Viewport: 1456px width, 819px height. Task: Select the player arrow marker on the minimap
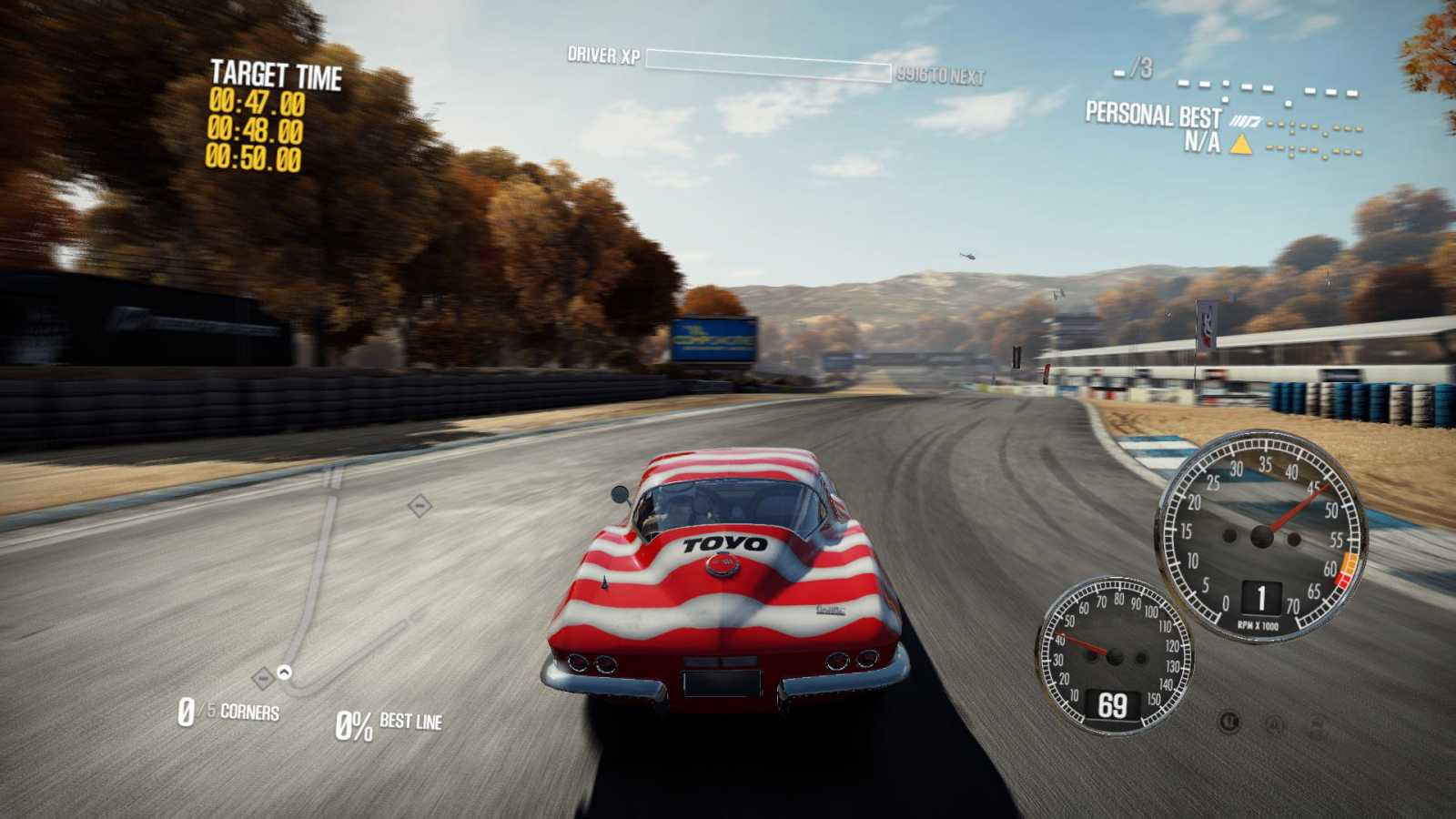[x=284, y=672]
